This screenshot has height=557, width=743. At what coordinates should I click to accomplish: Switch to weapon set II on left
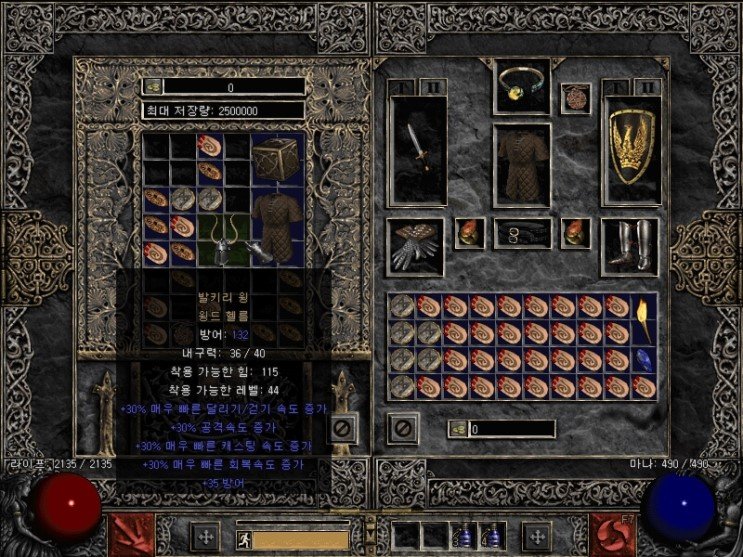432,87
